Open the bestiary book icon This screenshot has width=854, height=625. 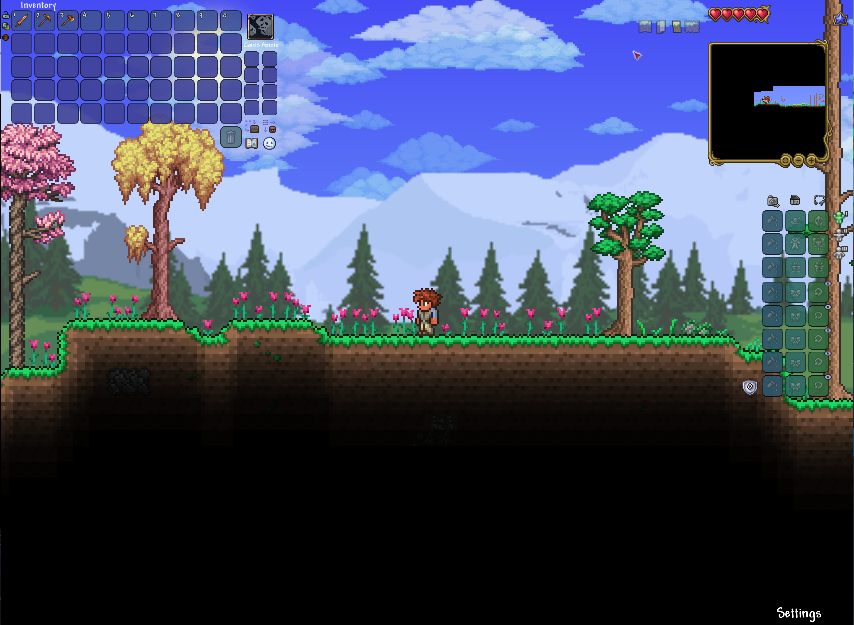click(252, 144)
